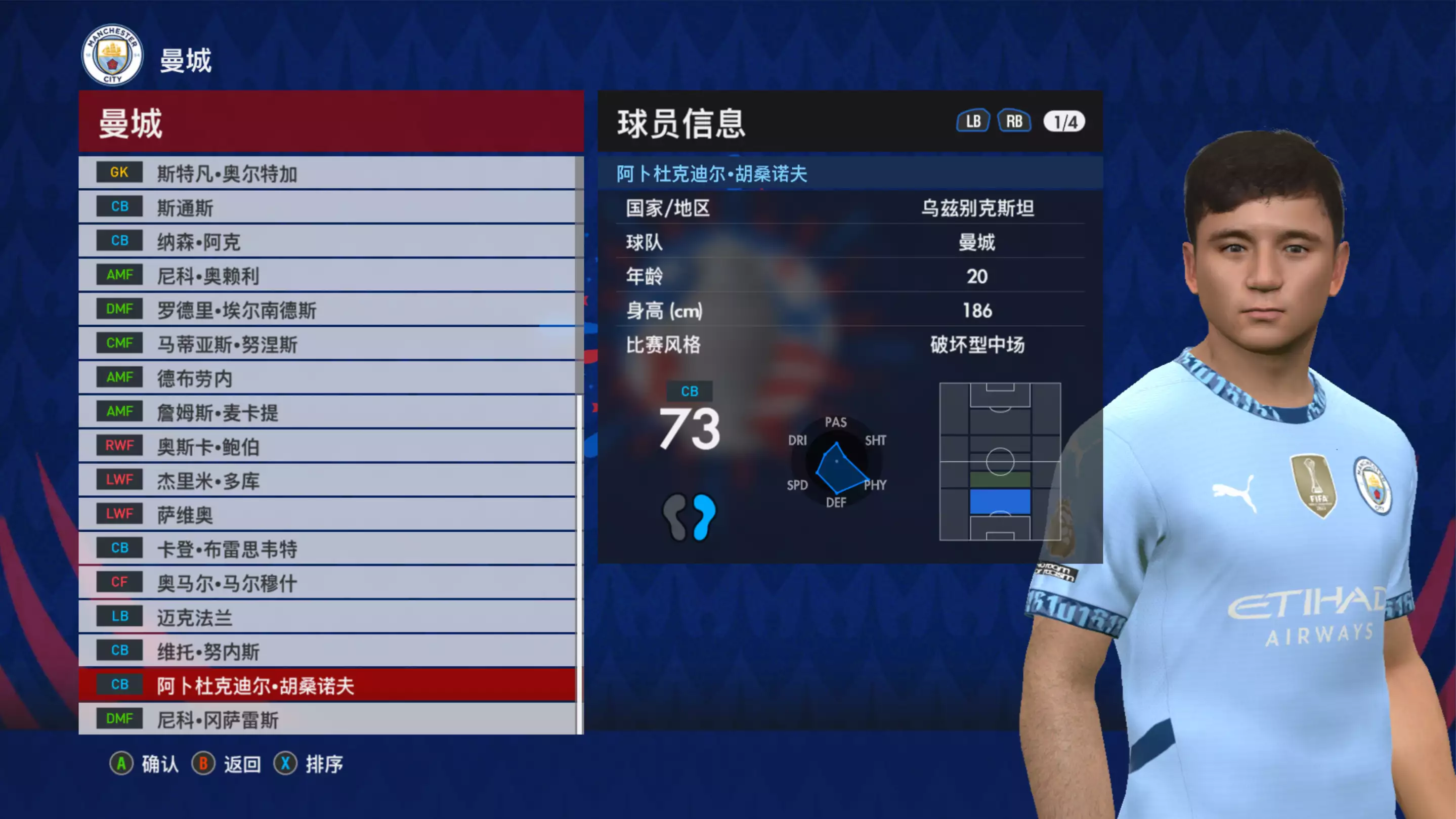Pick 尼科•奥赖利 from the list
The height and width of the screenshot is (819, 1456).
328,276
